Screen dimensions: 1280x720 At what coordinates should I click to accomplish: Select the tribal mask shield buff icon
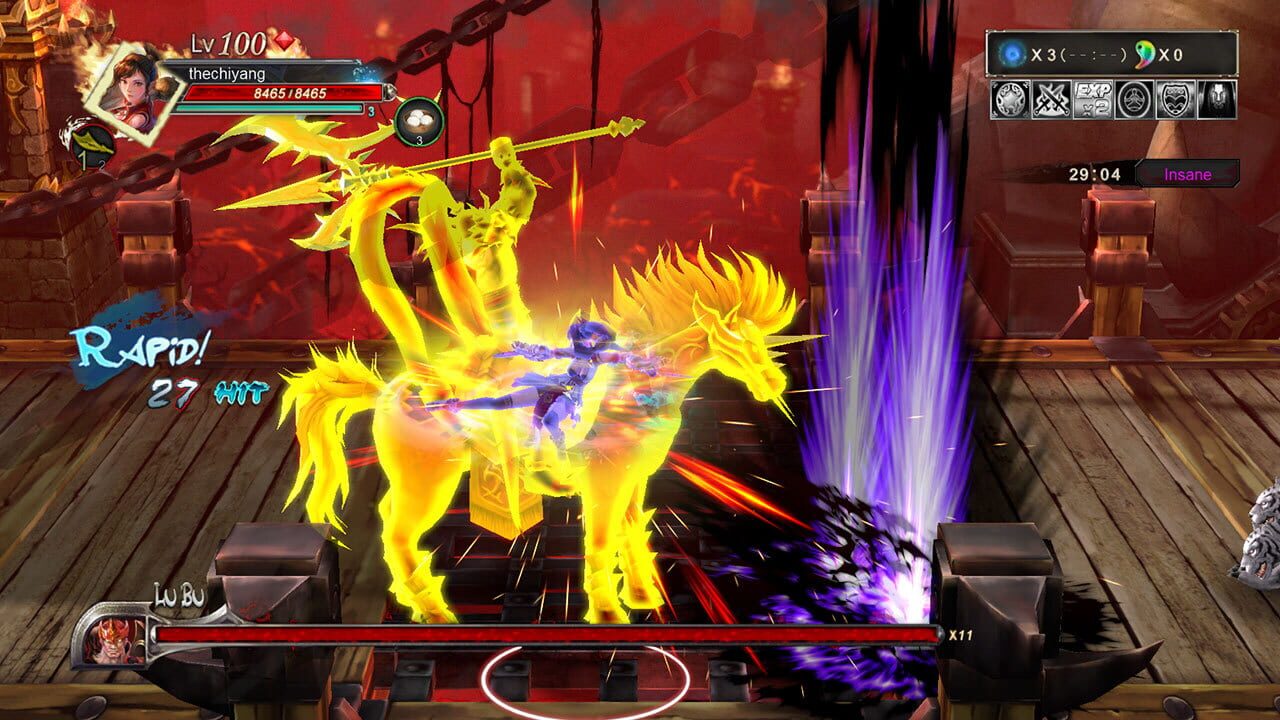tap(1175, 101)
